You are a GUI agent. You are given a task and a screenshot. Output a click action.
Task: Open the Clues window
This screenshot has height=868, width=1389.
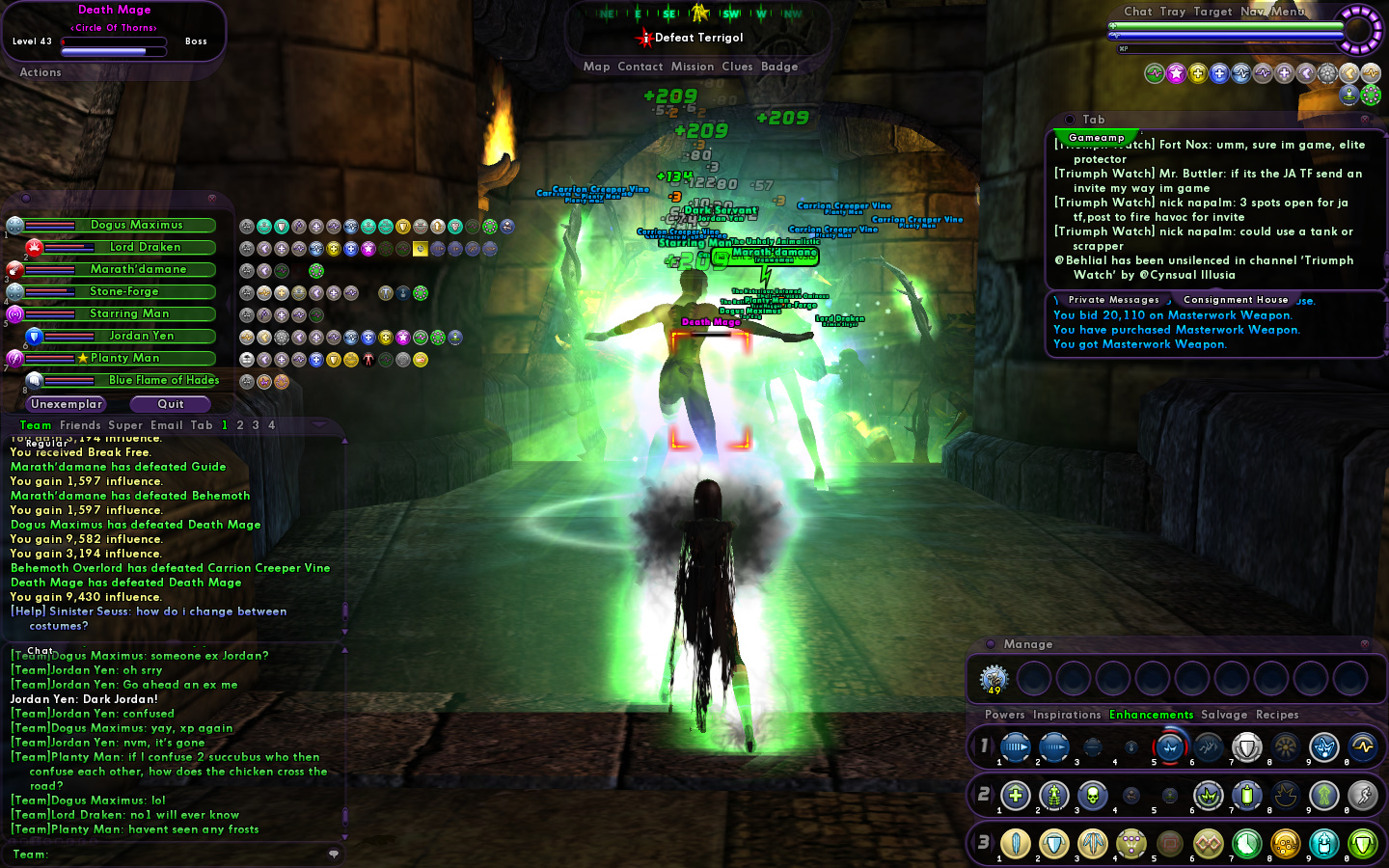(x=737, y=67)
